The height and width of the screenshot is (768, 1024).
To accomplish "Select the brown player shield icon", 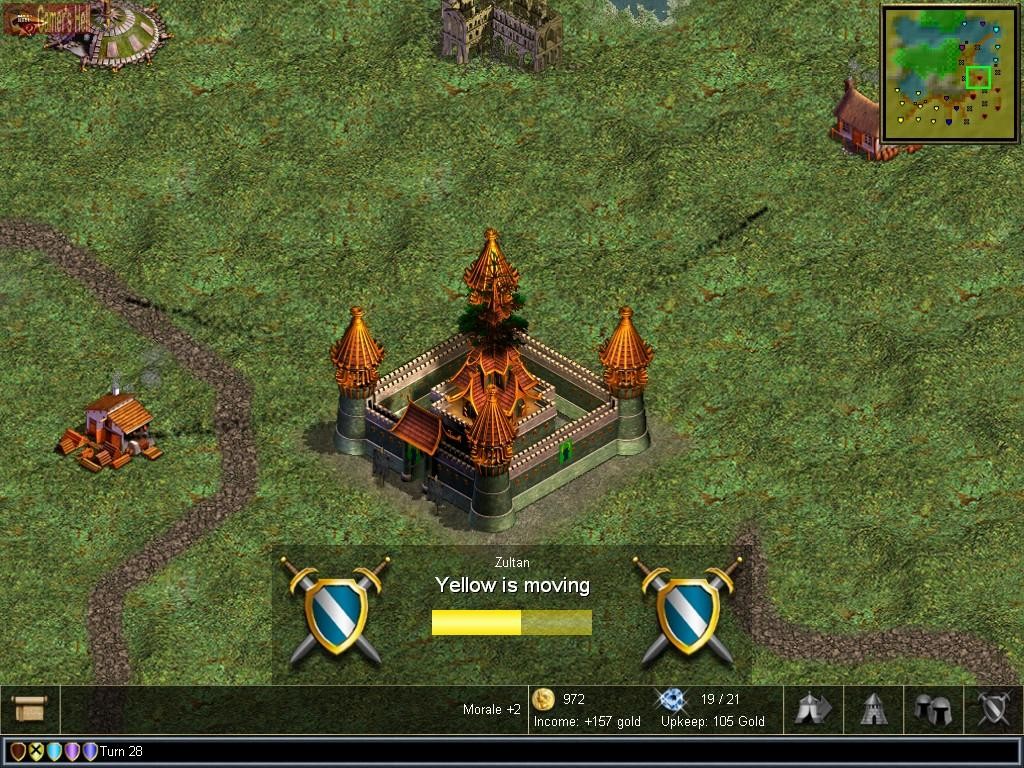I will pyautogui.click(x=18, y=751).
